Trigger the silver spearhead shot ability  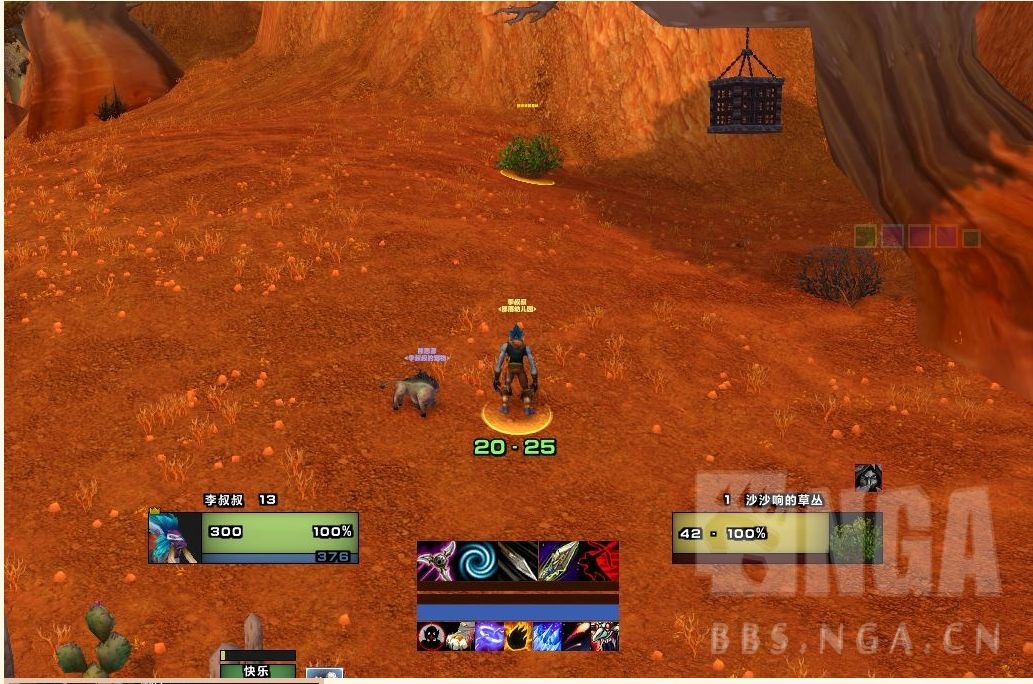coord(518,561)
